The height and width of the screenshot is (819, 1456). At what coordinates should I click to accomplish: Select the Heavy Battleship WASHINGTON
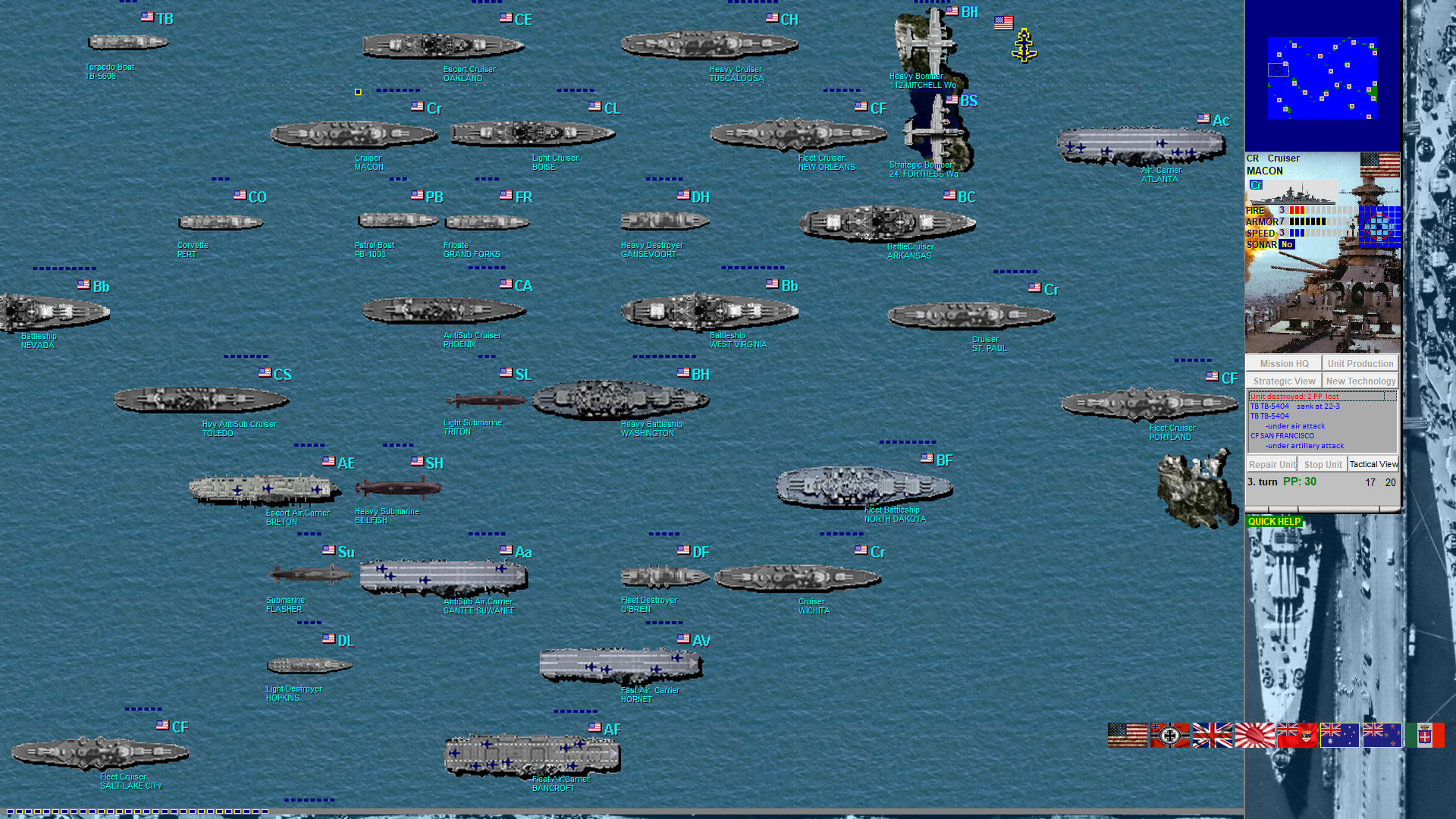[622, 398]
